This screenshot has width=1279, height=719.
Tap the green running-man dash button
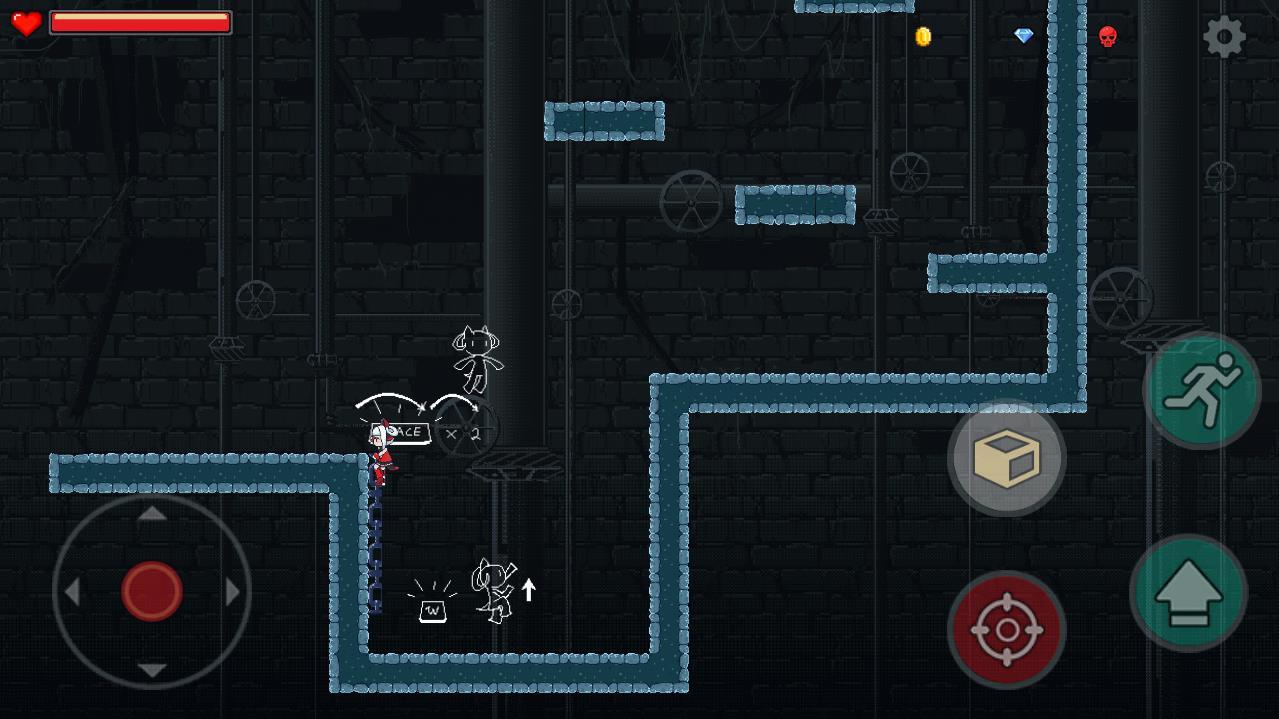[1202, 390]
